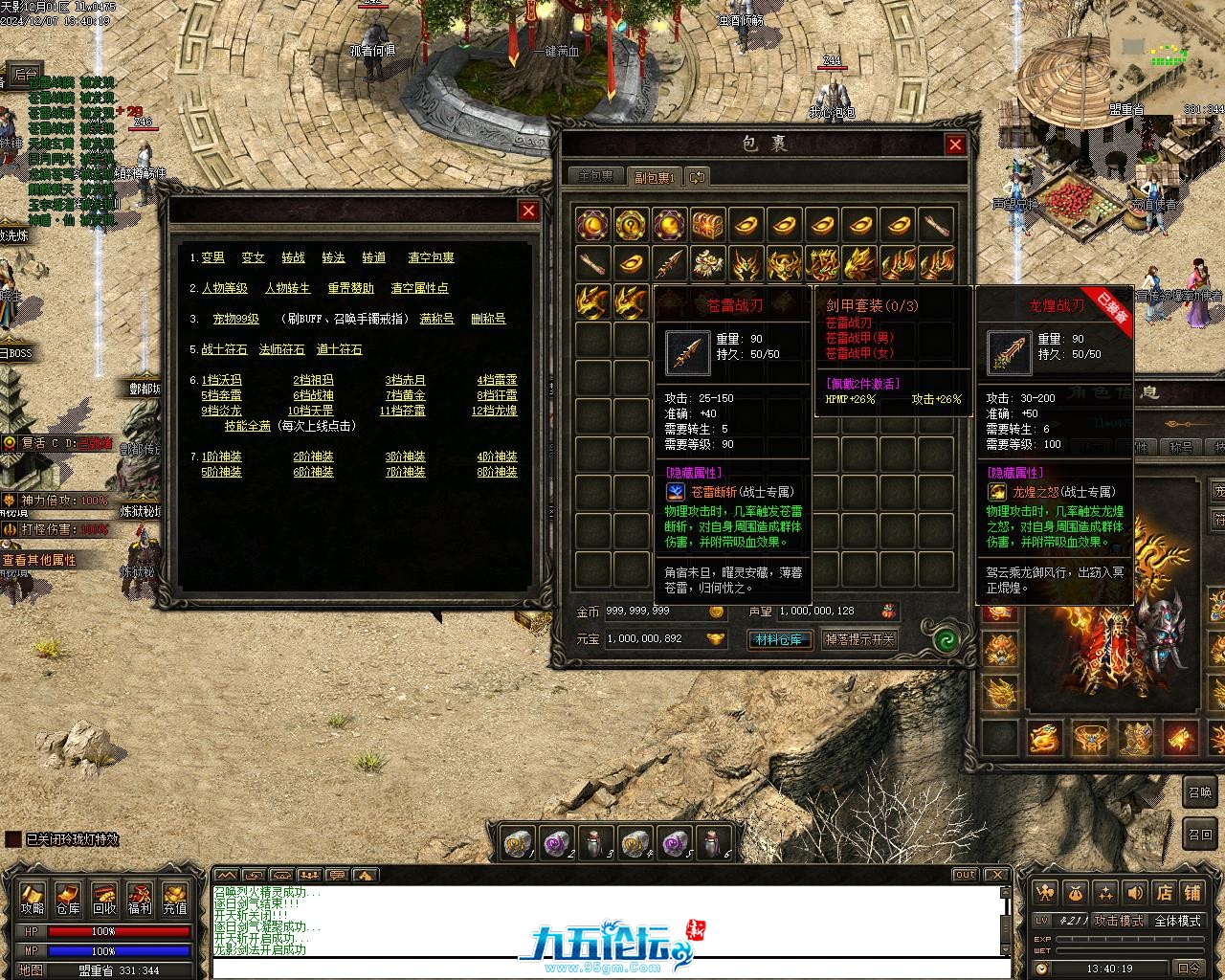The width and height of the screenshot is (1225, 980).
Task: Click the 技能全满 link
Action: point(247,426)
